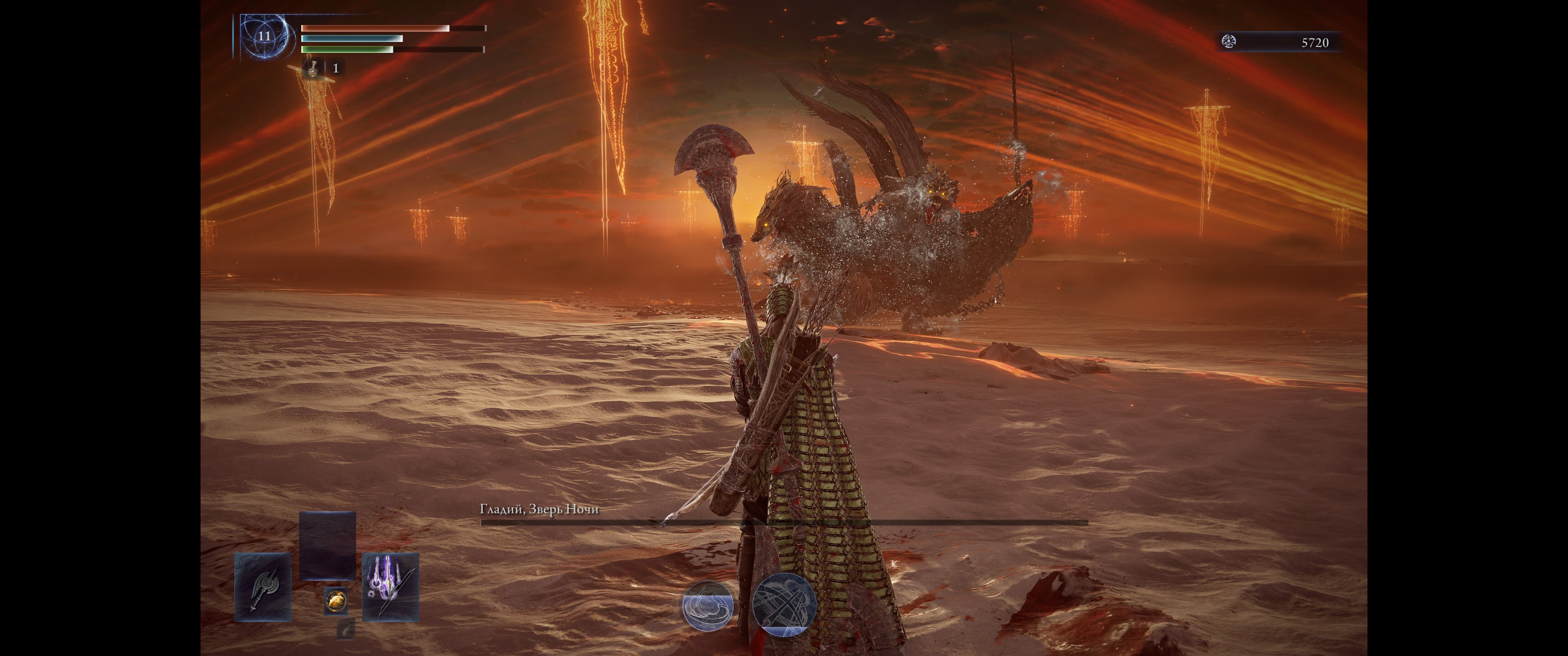Click the level 11 character emblem
The width and height of the screenshot is (1568, 656).
263,36
